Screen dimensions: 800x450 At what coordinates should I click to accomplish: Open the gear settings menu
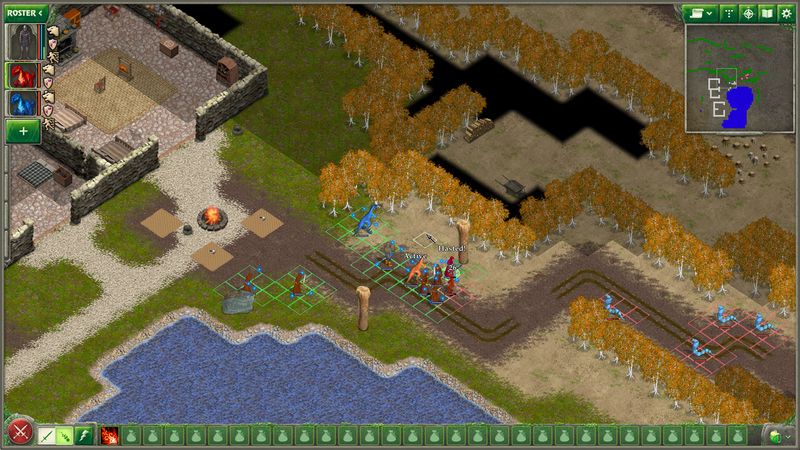point(786,13)
